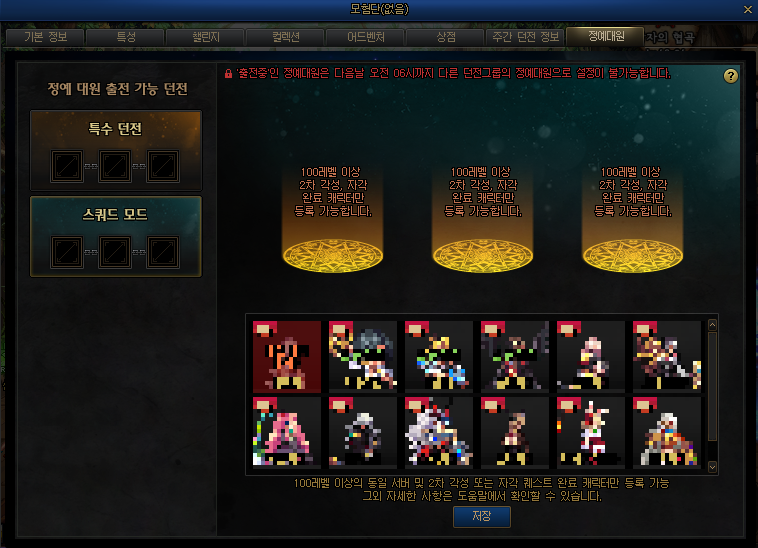
Task: Click the character list's scroll-up arrow
Action: [713, 325]
